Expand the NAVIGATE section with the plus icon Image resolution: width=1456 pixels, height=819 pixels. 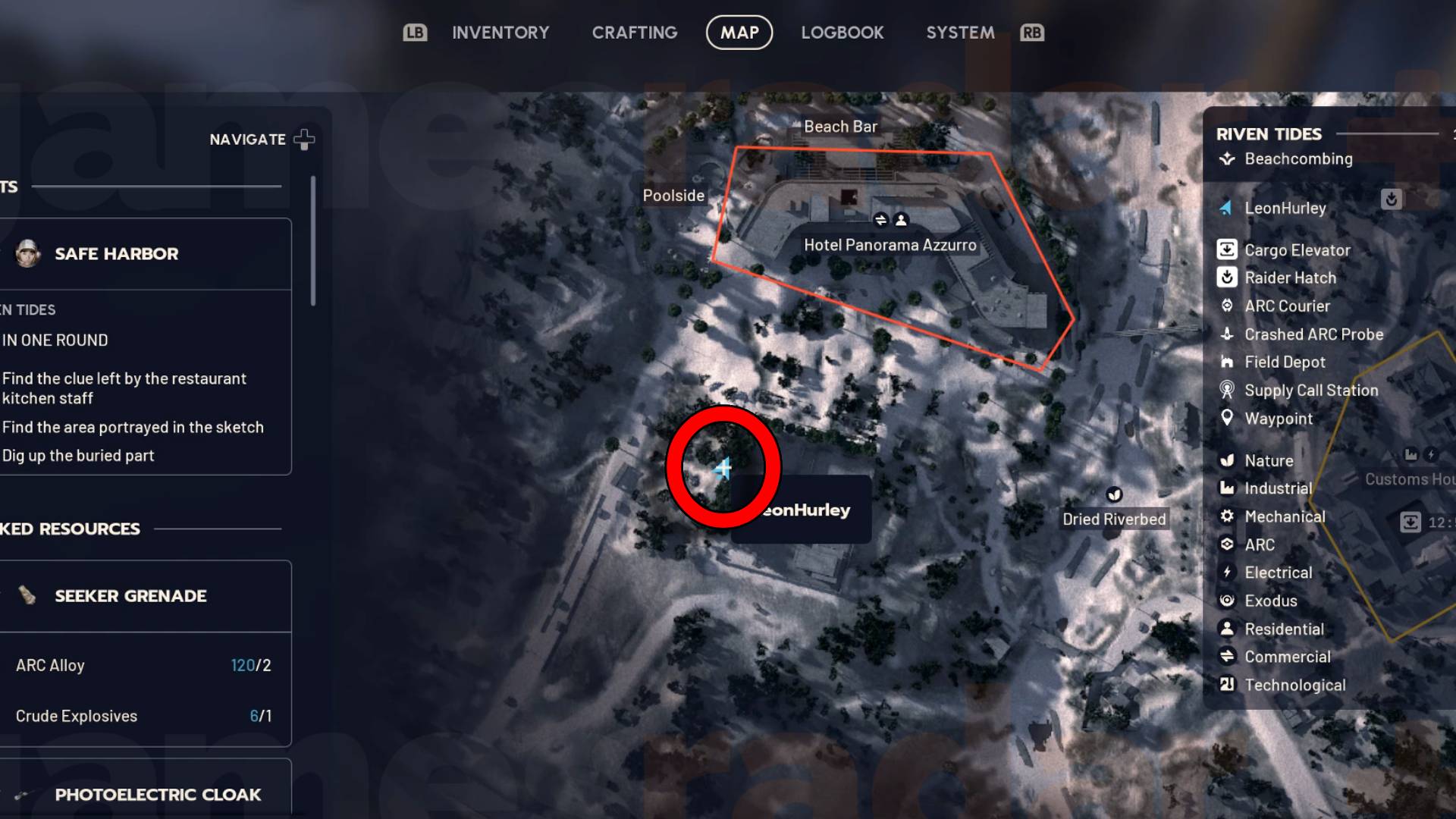pos(303,139)
